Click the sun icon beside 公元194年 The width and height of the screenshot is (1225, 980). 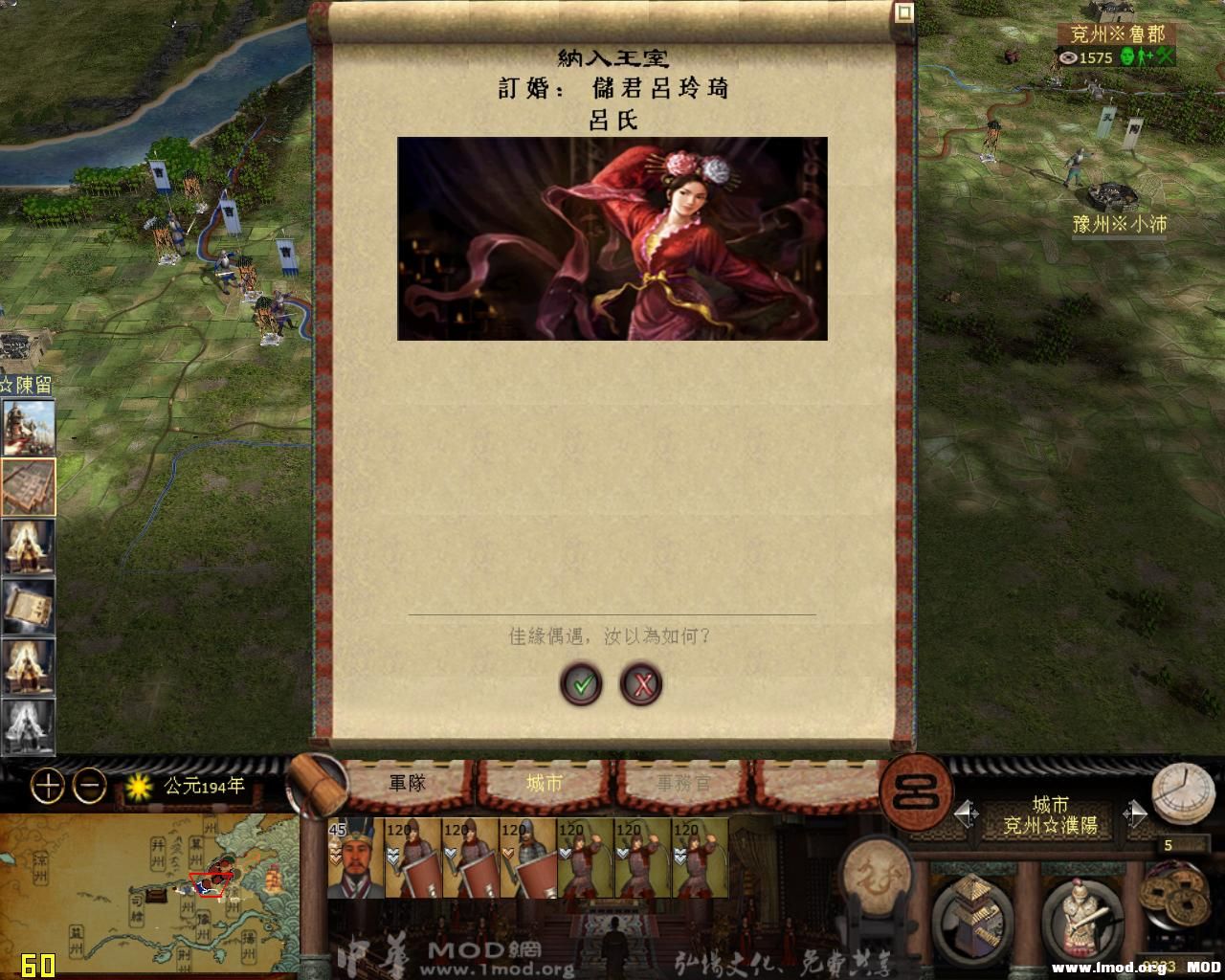pyautogui.click(x=137, y=787)
